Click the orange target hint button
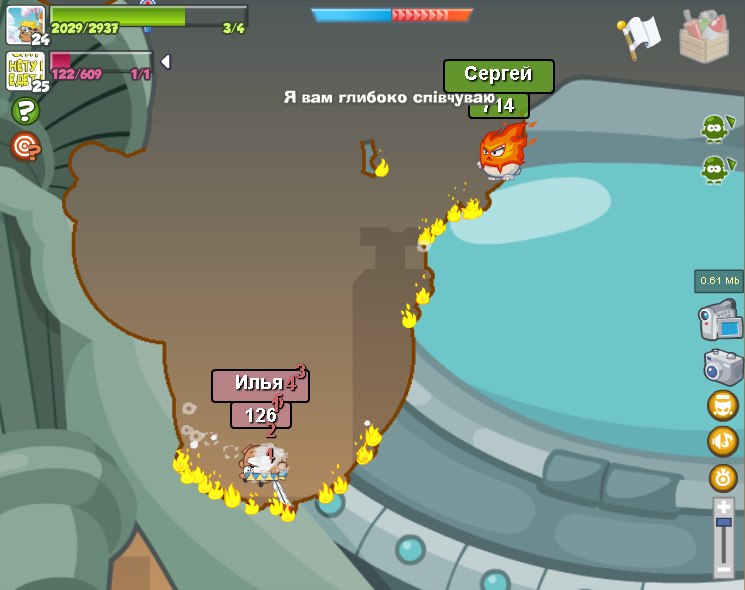 [x=25, y=147]
